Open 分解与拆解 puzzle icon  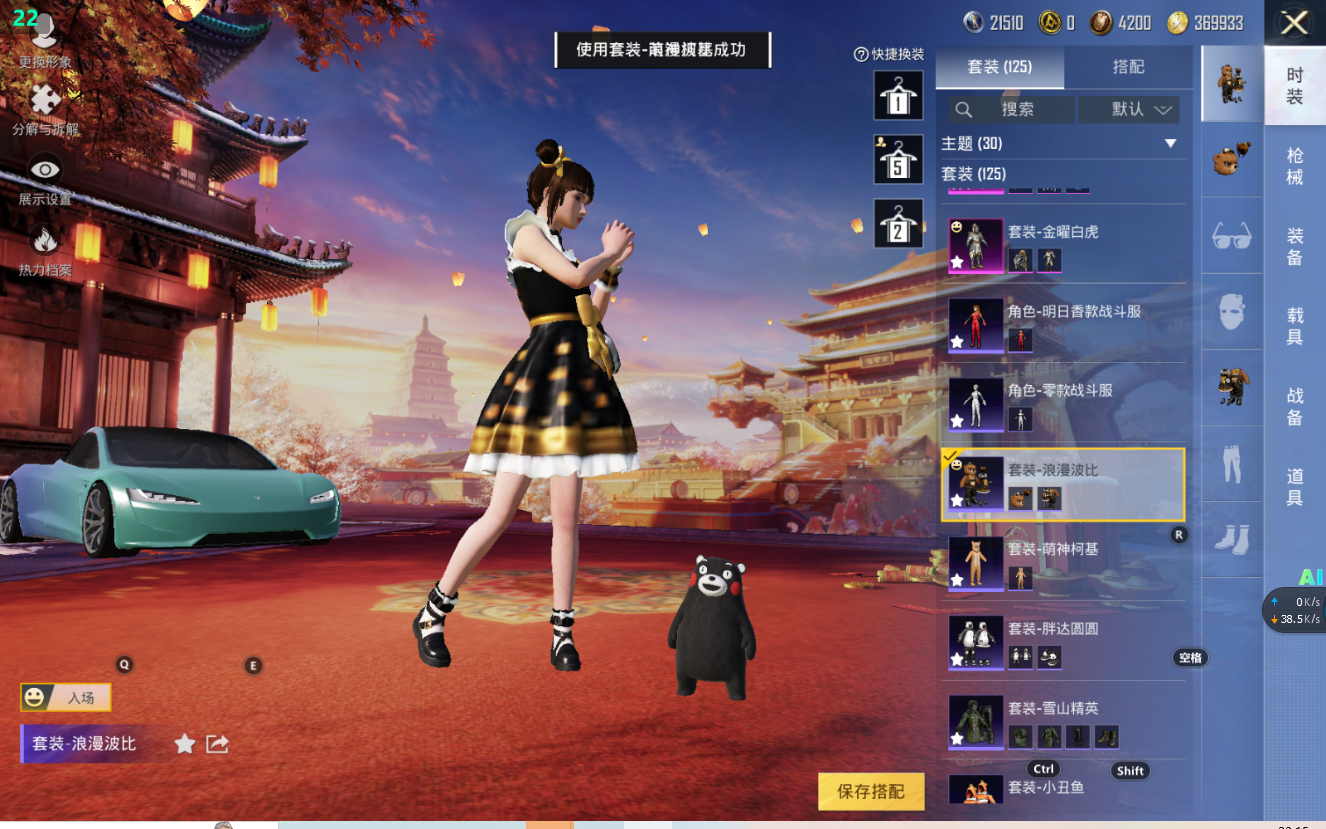pyautogui.click(x=45, y=108)
